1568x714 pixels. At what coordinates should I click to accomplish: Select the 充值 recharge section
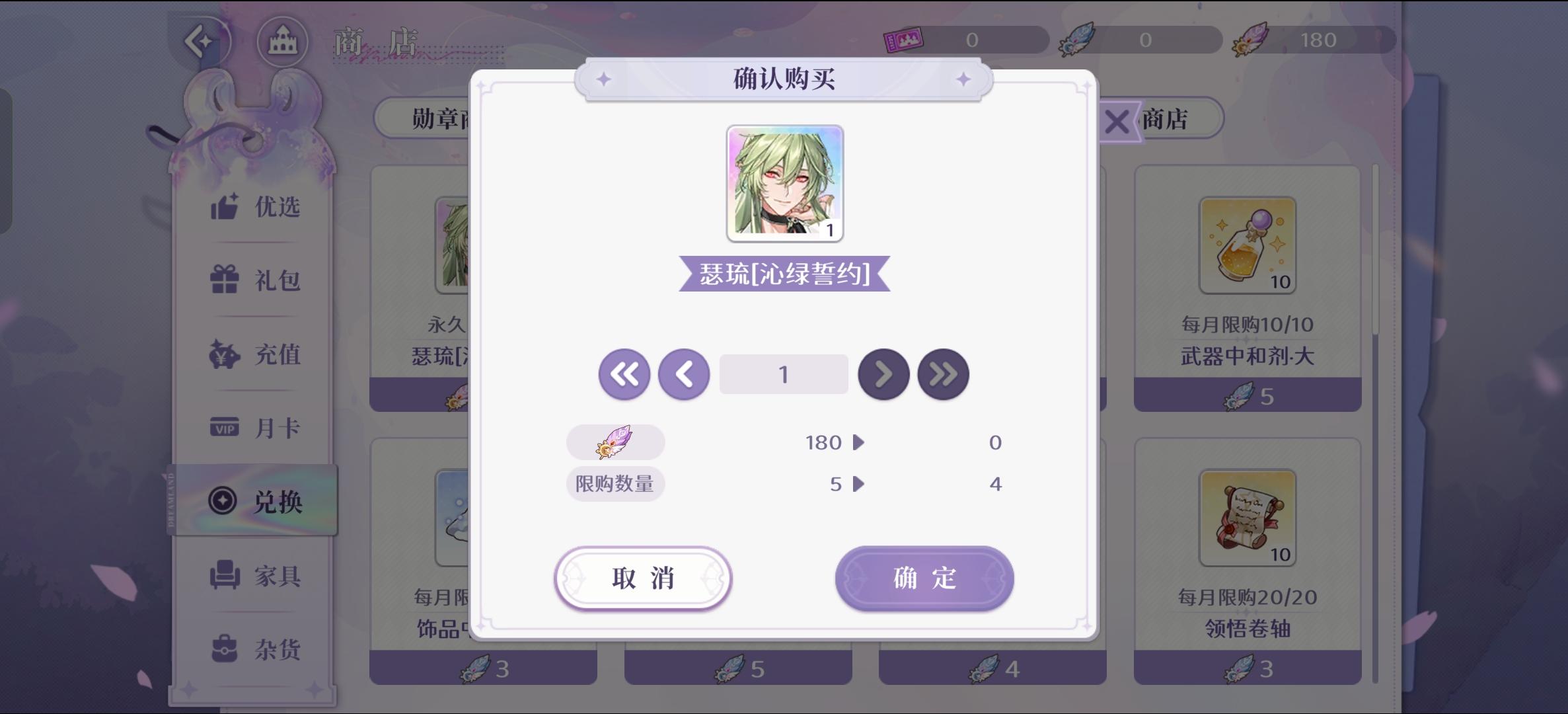pyautogui.click(x=258, y=354)
